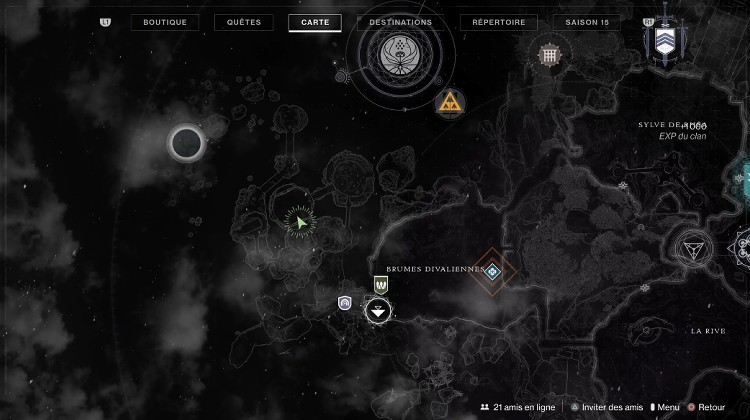Go to the Destinations tab
750x420 pixels.
pyautogui.click(x=400, y=22)
